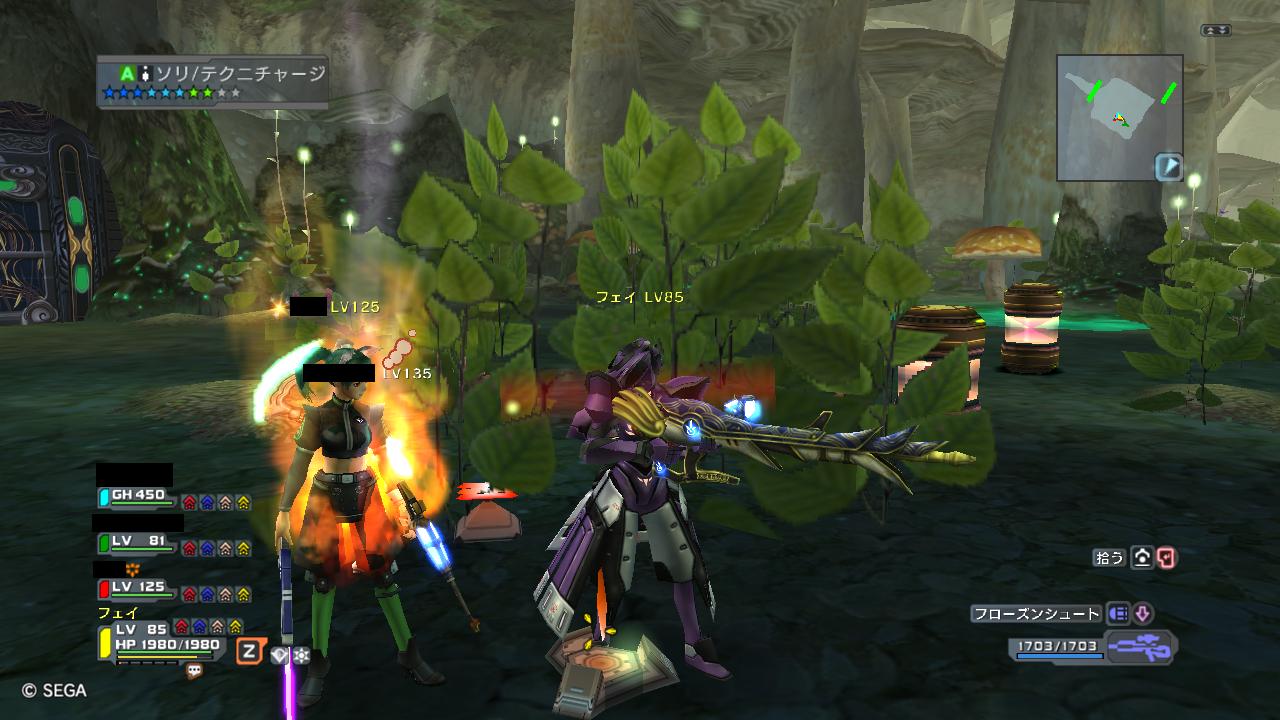This screenshot has width=1280, height=720.
Task: Click the 拾う pickup action label
Action: pos(1110,558)
